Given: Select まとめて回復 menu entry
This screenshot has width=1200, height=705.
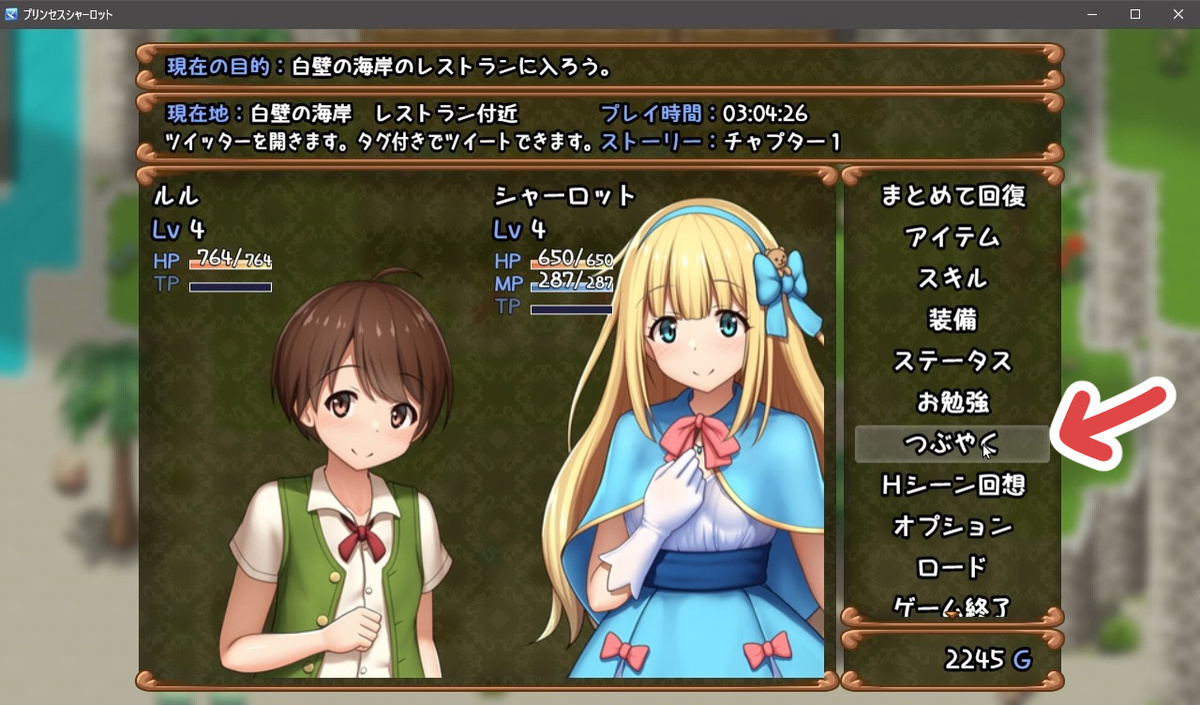Looking at the screenshot, I should (952, 196).
